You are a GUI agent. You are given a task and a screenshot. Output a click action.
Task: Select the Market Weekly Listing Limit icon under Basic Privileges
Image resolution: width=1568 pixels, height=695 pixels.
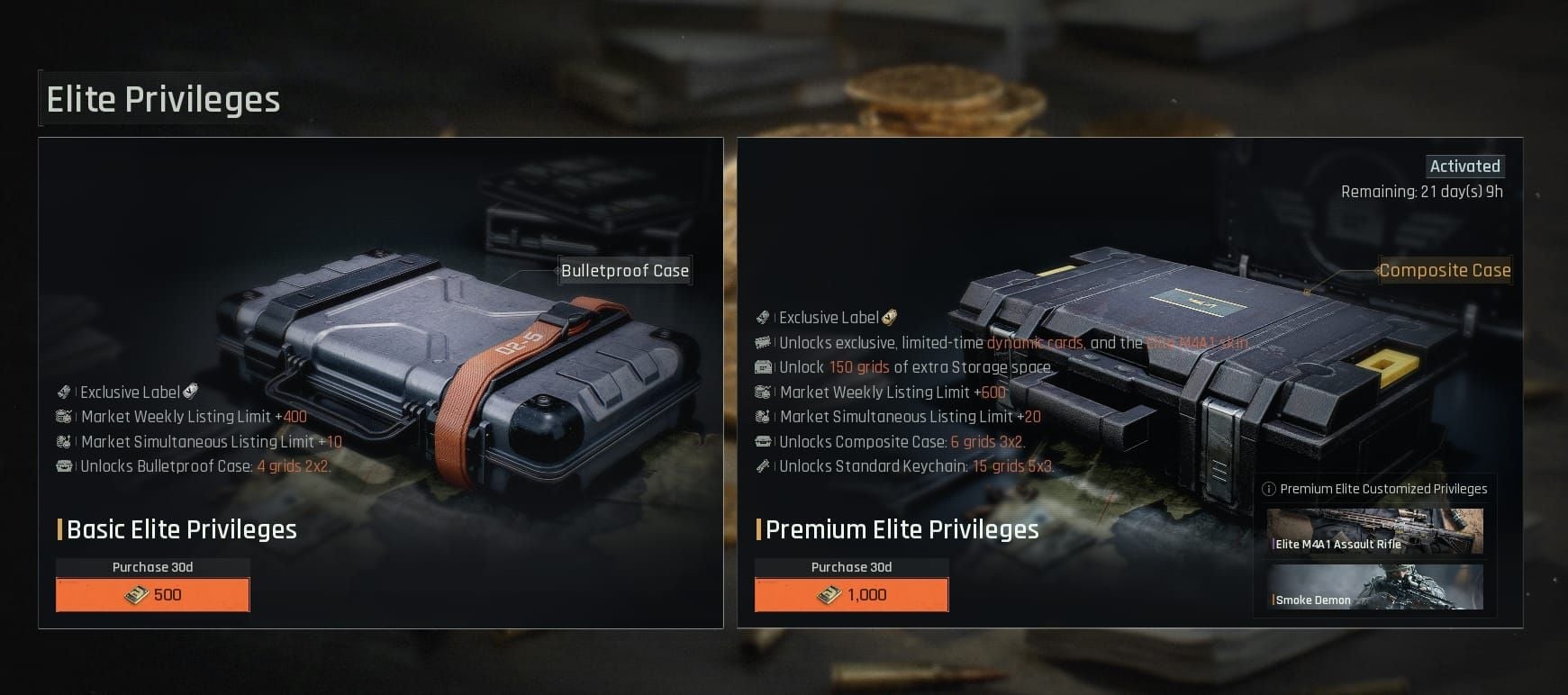(63, 417)
